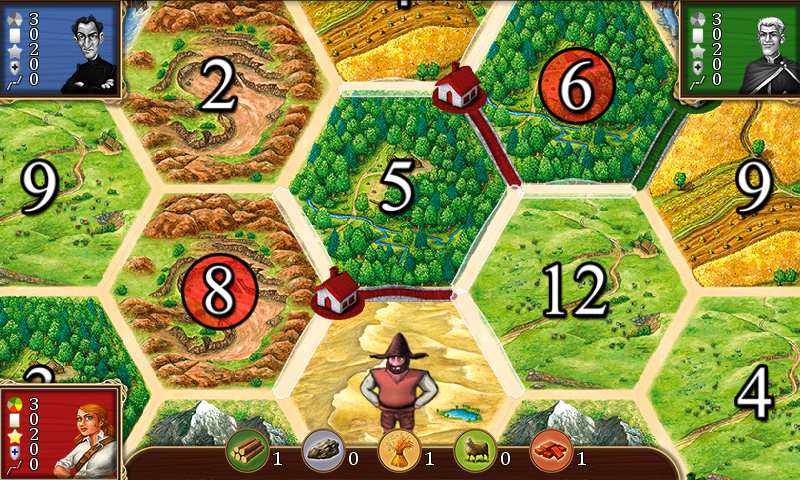Select the red player's portrait panel
The width and height of the screenshot is (800, 480).
[60, 432]
